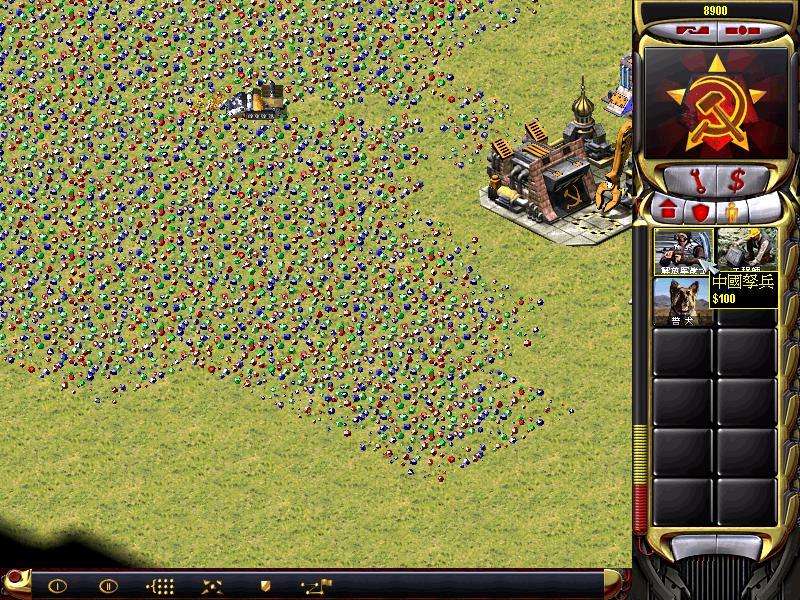Switch to the shield defenses tab
This screenshot has width=800, height=600.
coord(699,212)
